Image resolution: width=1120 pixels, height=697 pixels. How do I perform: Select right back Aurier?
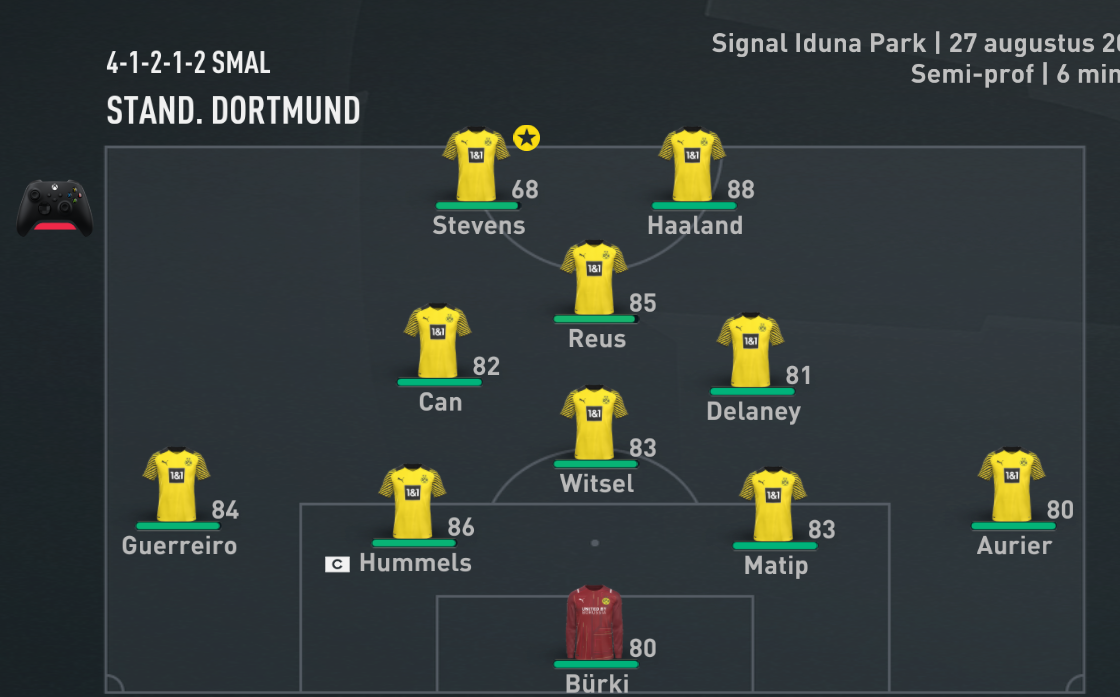coord(1012,485)
